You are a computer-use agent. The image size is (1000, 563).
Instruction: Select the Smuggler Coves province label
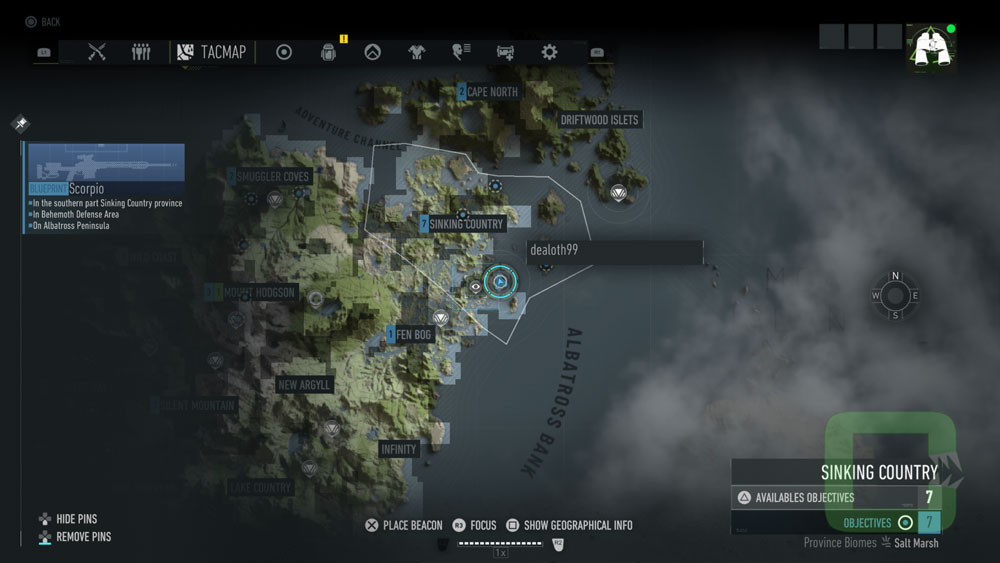click(x=274, y=177)
